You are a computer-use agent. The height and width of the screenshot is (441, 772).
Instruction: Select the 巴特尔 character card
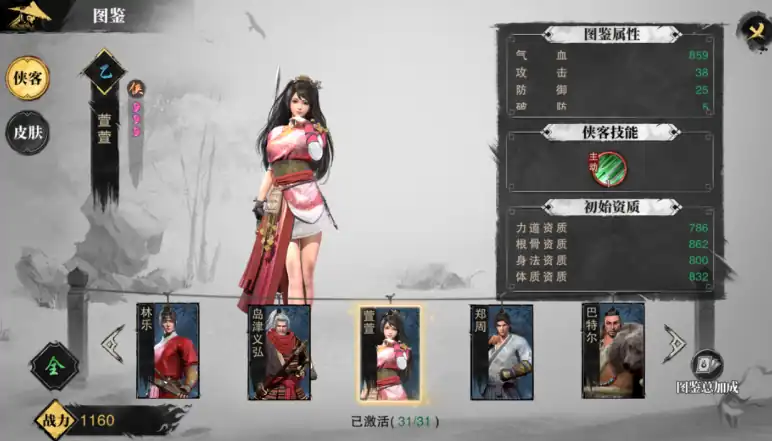(x=613, y=352)
